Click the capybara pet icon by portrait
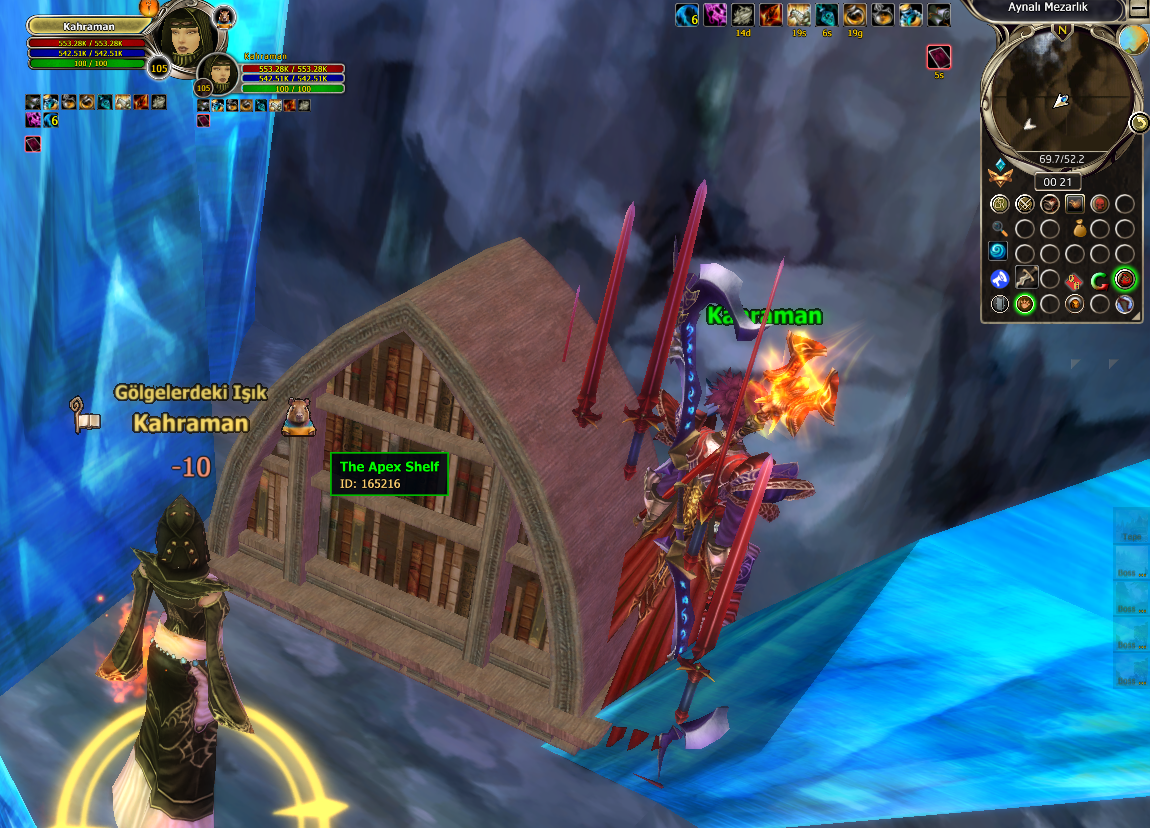1150x828 pixels. point(224,16)
